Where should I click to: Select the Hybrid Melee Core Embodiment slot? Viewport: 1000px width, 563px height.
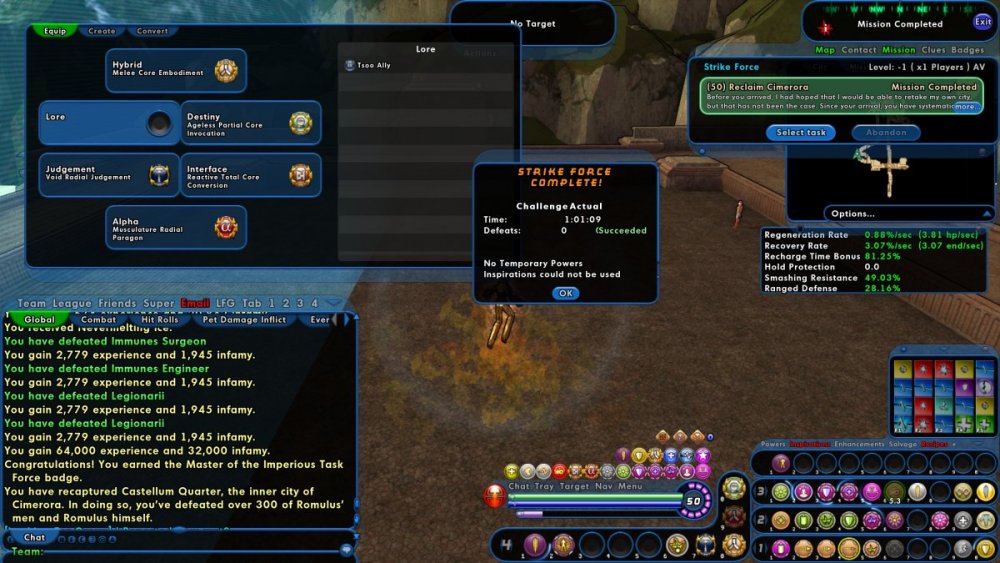coord(176,70)
